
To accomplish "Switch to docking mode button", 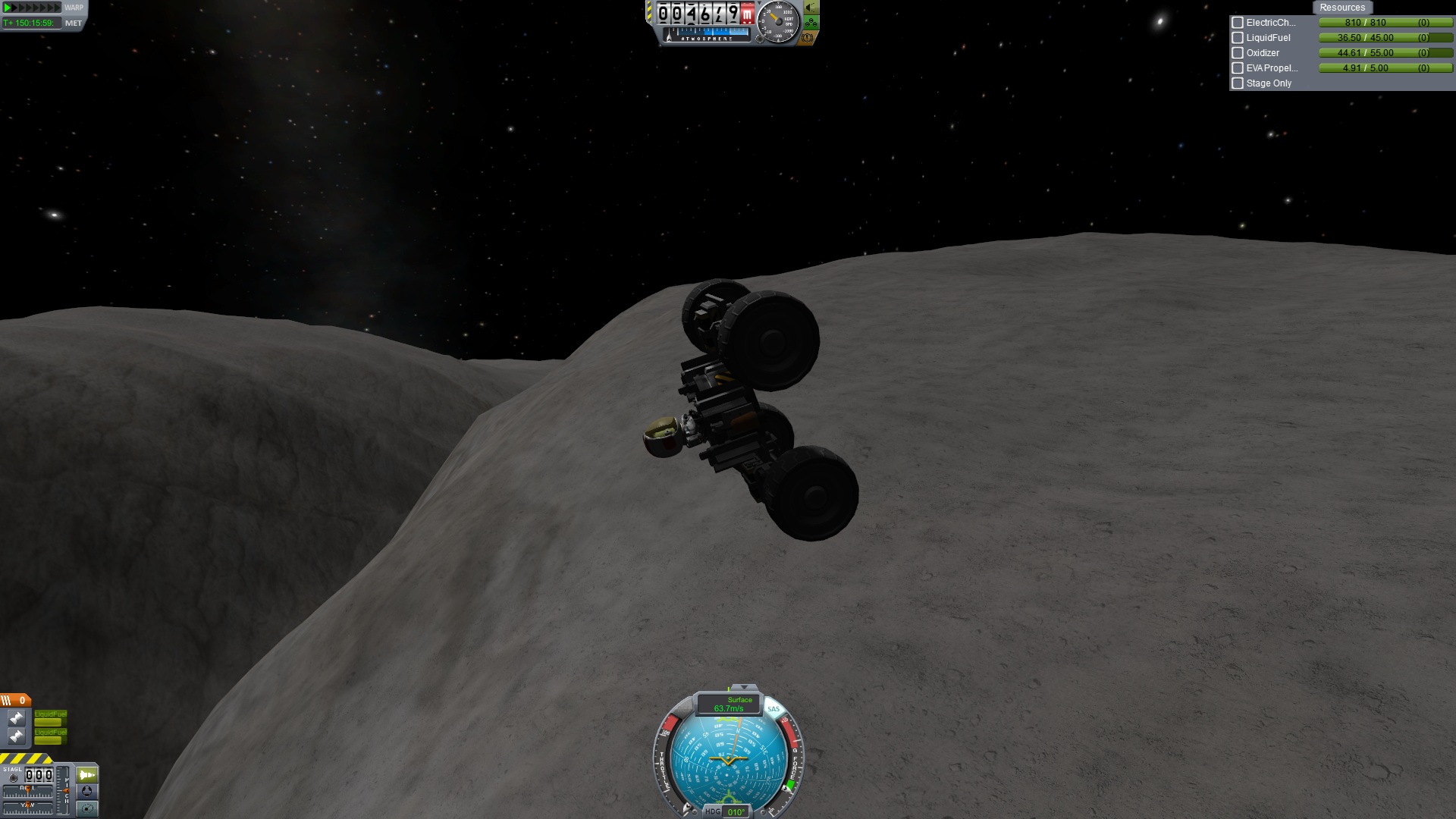I will point(87,792).
